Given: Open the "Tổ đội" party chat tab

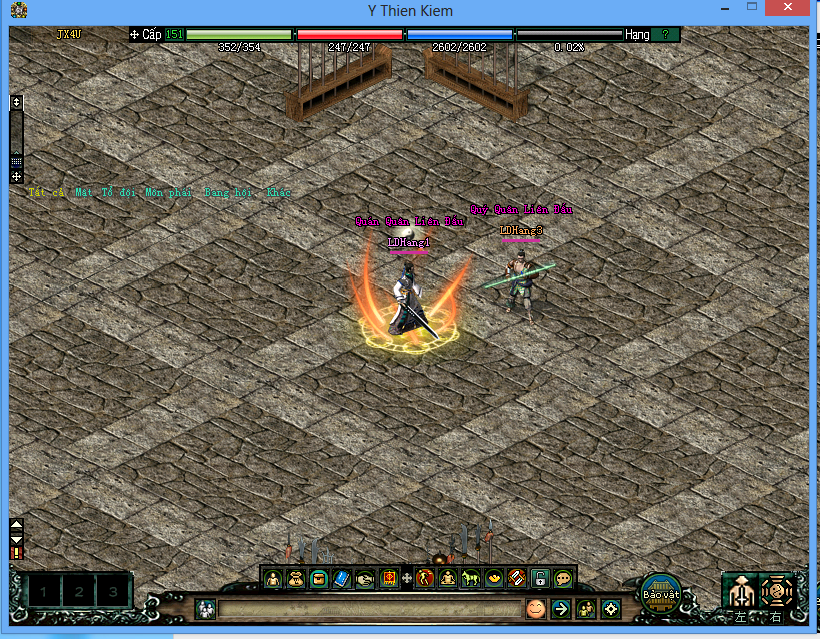Looking at the screenshot, I should click(x=120, y=191).
